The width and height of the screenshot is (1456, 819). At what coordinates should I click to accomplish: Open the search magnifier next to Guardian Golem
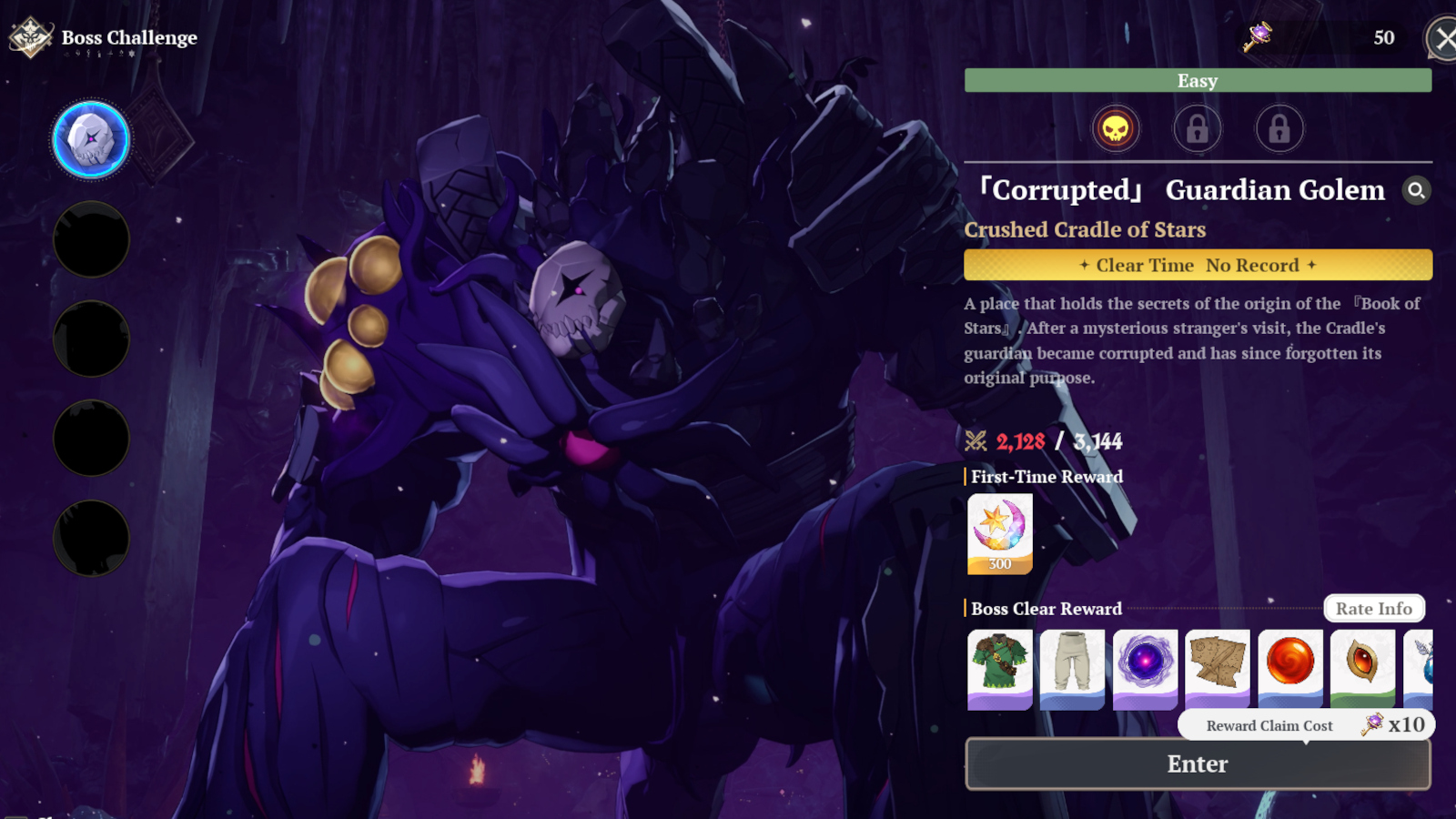[x=1418, y=191]
